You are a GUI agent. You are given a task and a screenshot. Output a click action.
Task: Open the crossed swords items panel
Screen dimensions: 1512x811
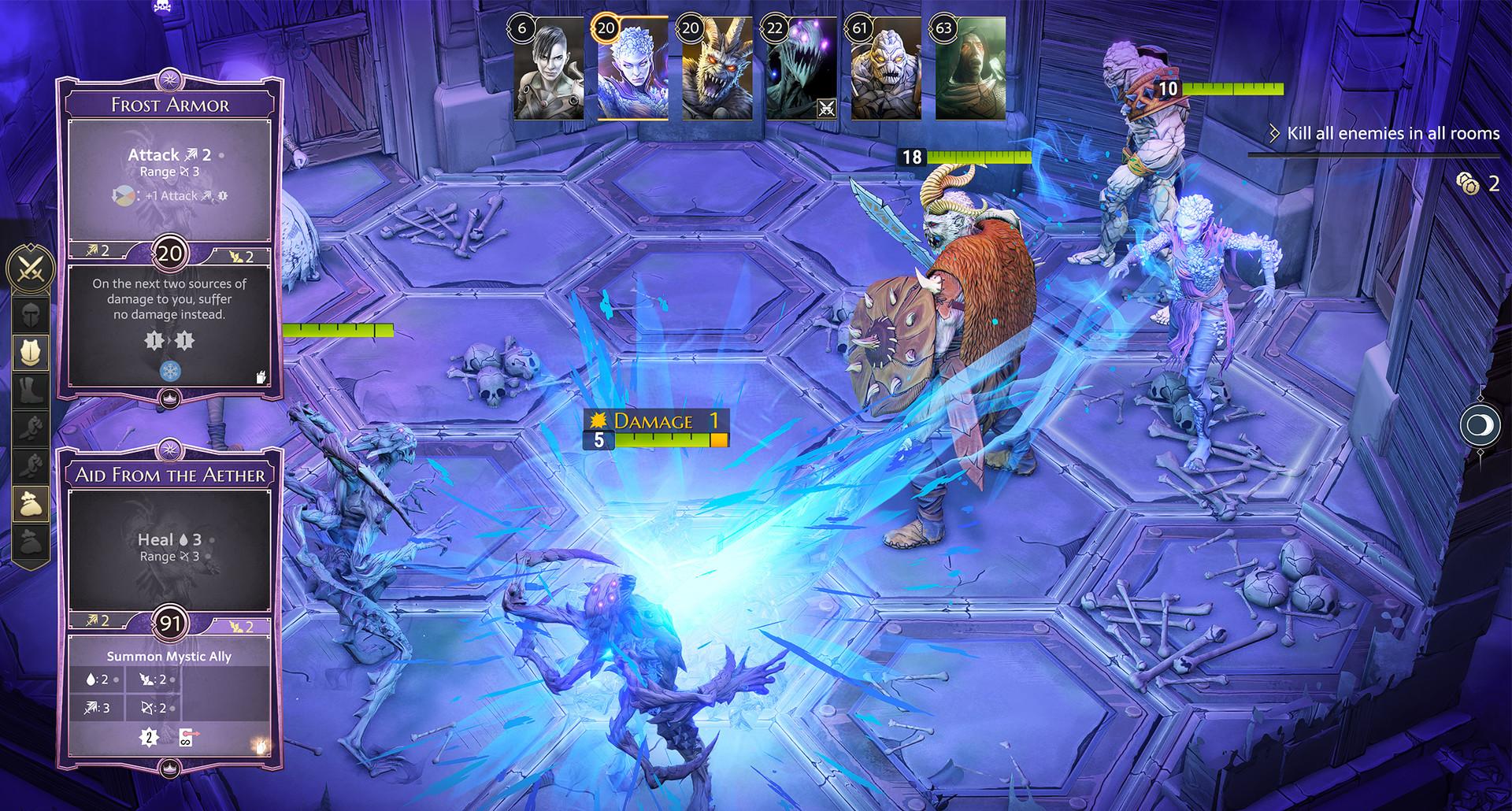point(31,268)
